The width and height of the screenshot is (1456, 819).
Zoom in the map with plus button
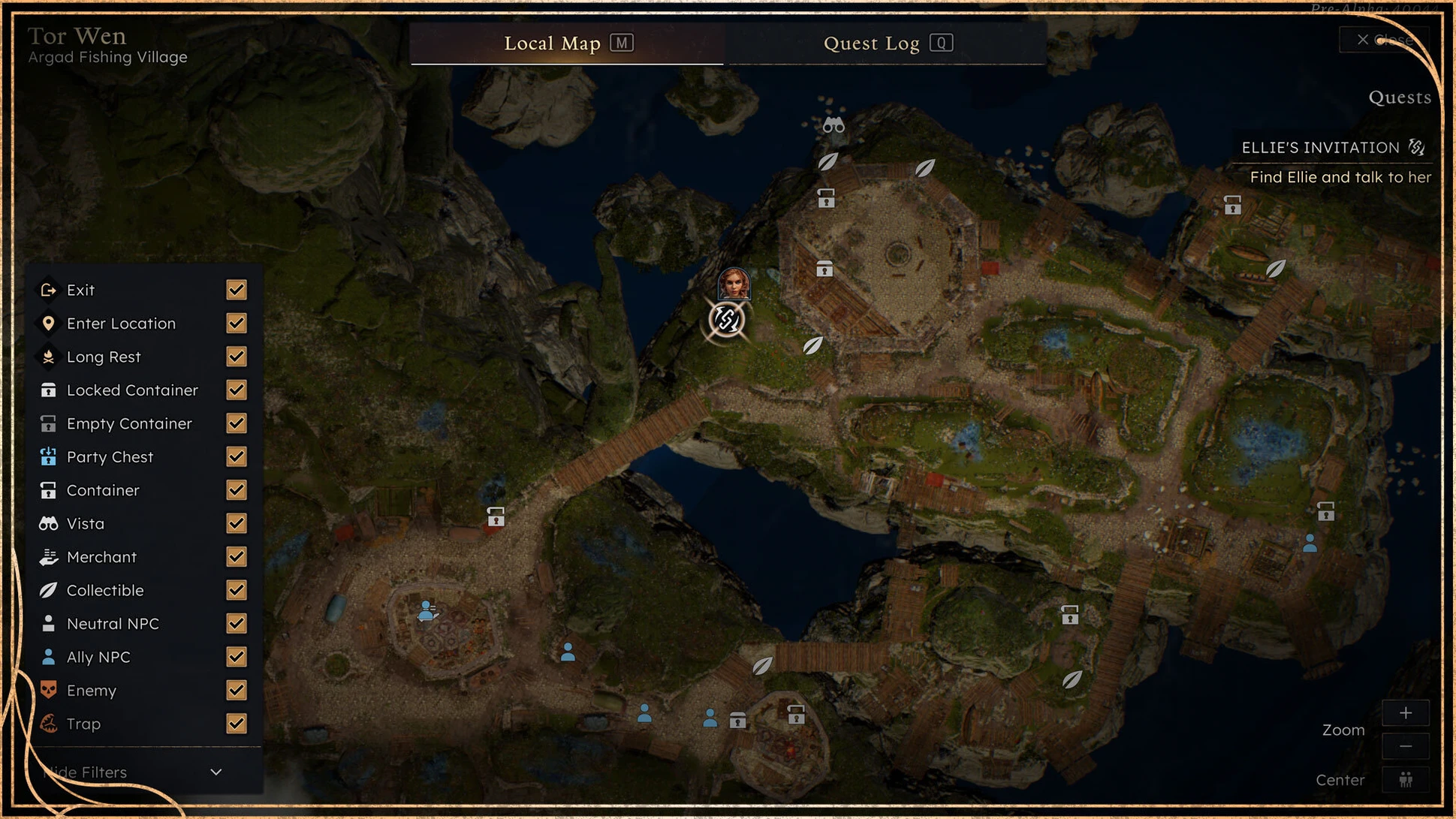click(x=1406, y=713)
